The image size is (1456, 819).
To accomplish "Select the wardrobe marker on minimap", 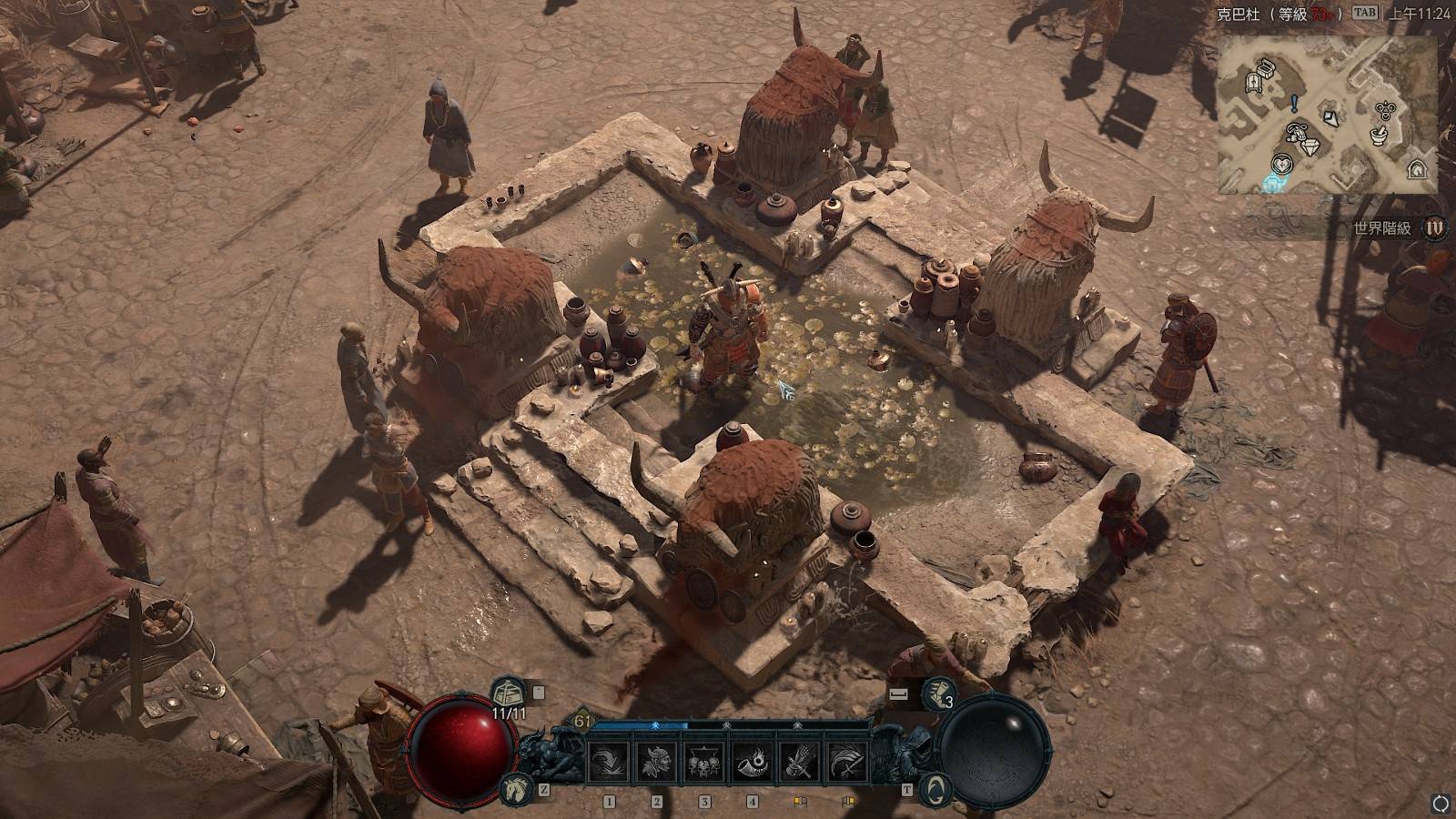I will coord(1253,84).
